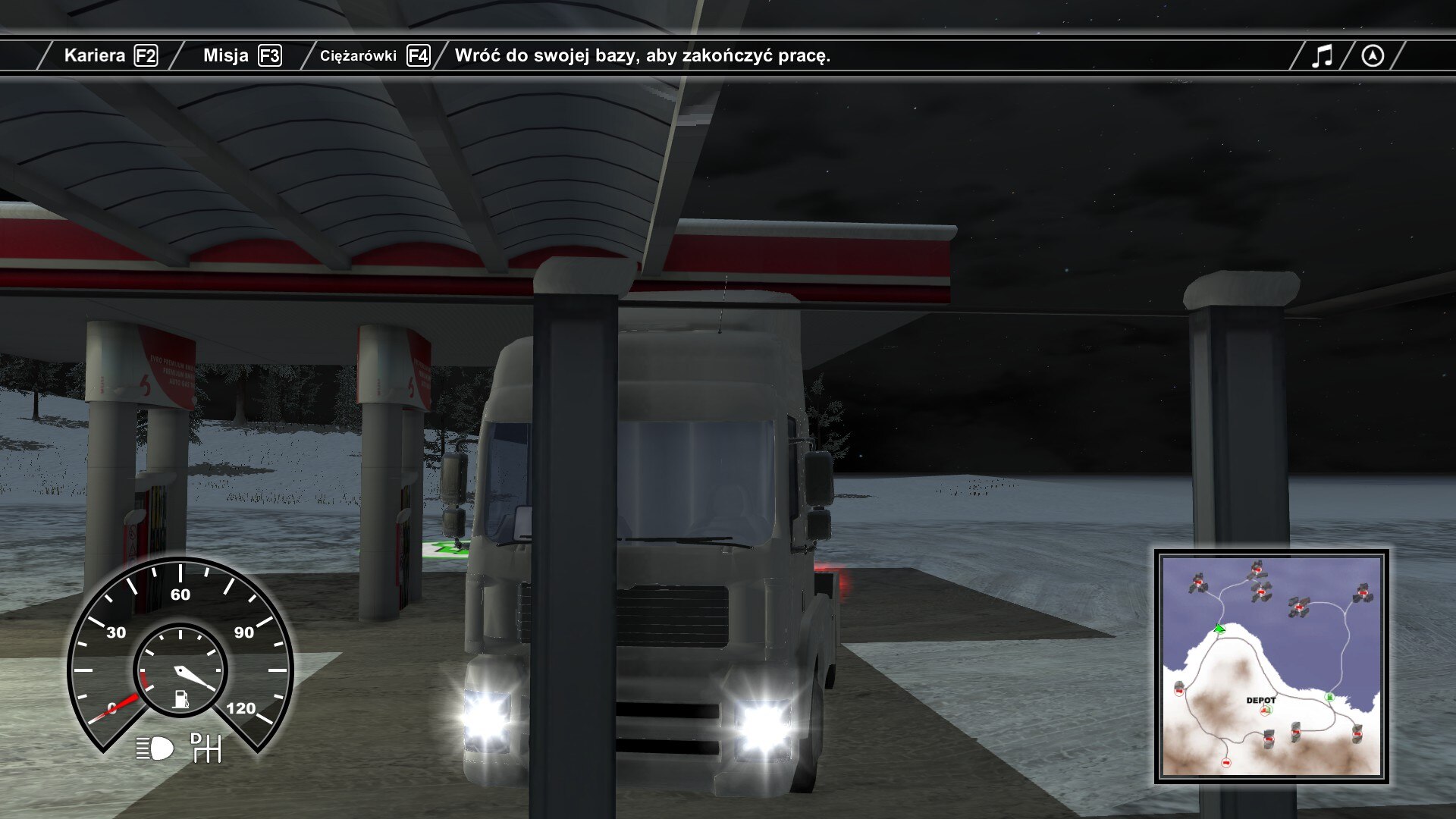Click the minimap

pyautogui.click(x=1271, y=667)
